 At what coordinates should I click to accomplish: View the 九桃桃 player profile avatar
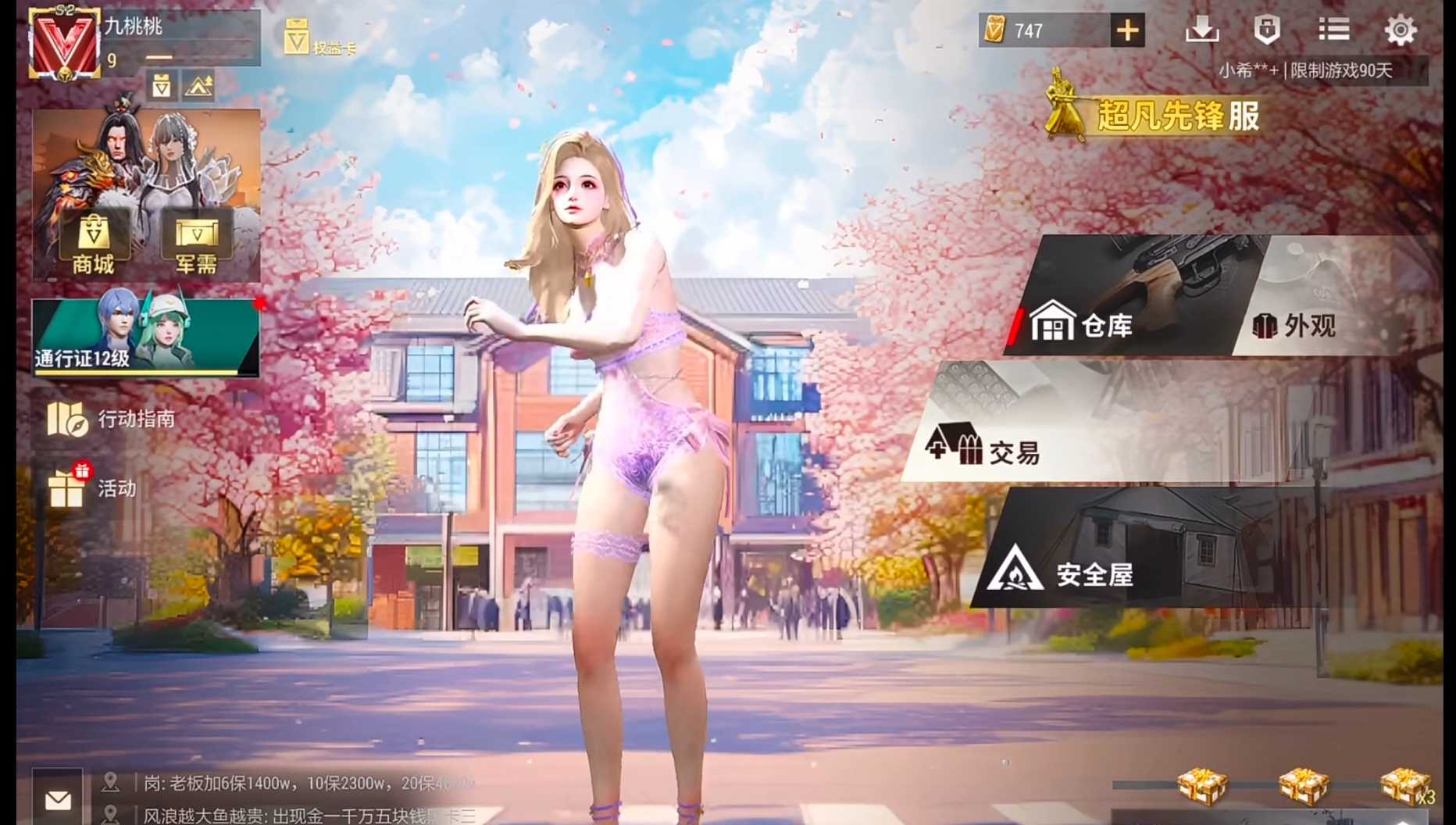(x=64, y=44)
